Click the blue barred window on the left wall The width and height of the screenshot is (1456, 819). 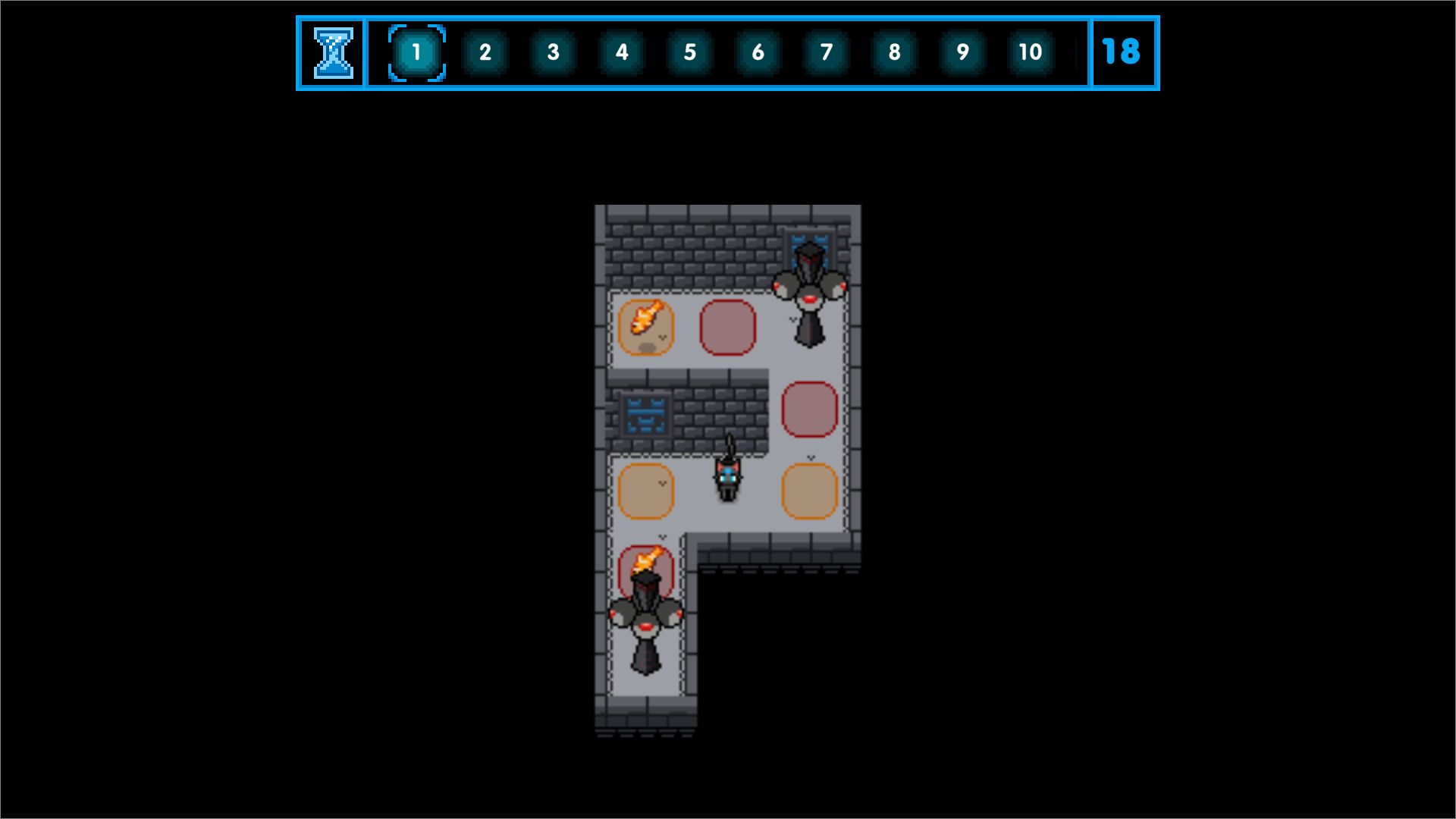click(645, 413)
